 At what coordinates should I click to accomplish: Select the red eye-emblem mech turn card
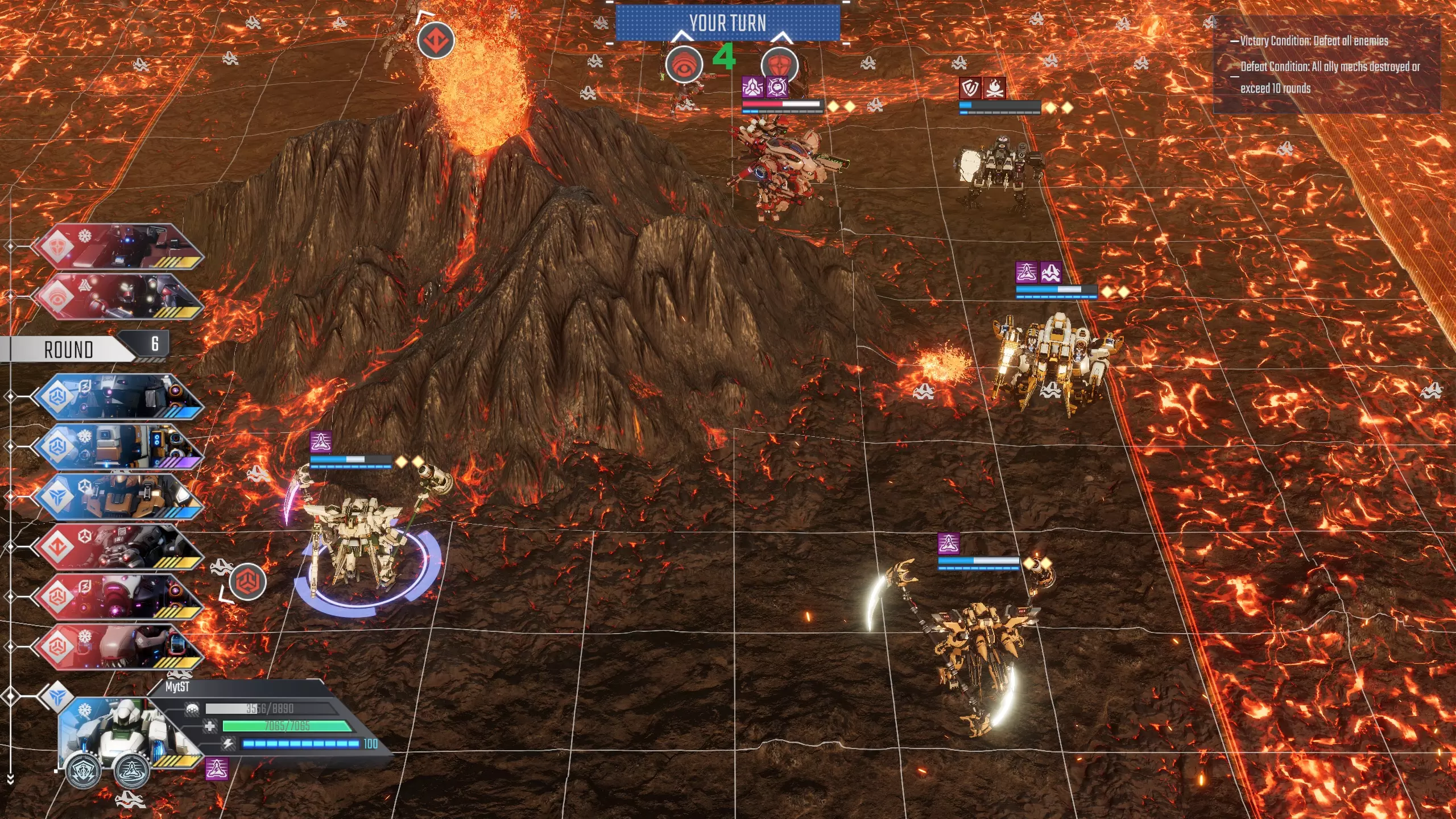pos(117,297)
